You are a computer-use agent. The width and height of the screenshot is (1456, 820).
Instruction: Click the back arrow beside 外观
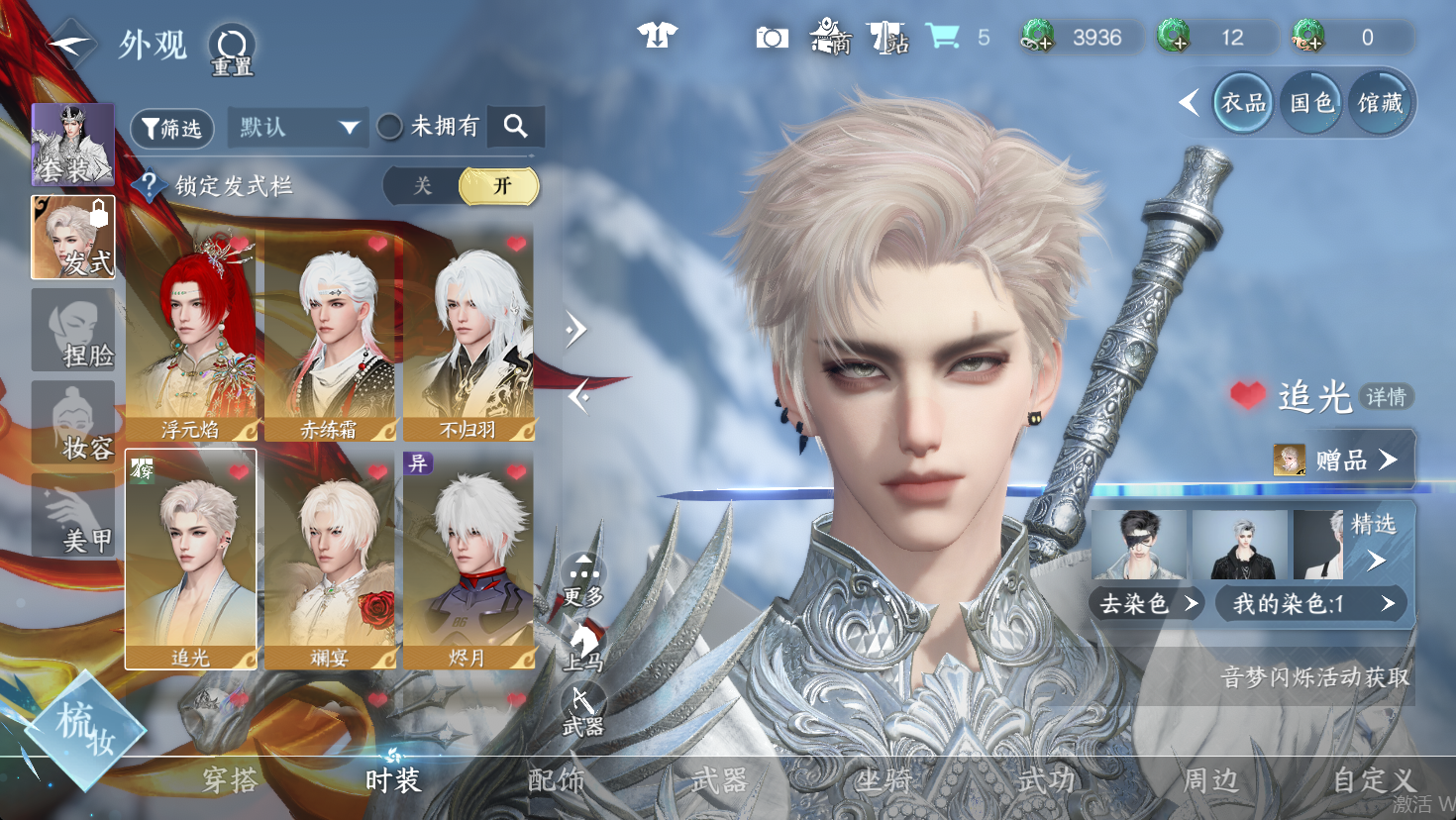click(69, 45)
